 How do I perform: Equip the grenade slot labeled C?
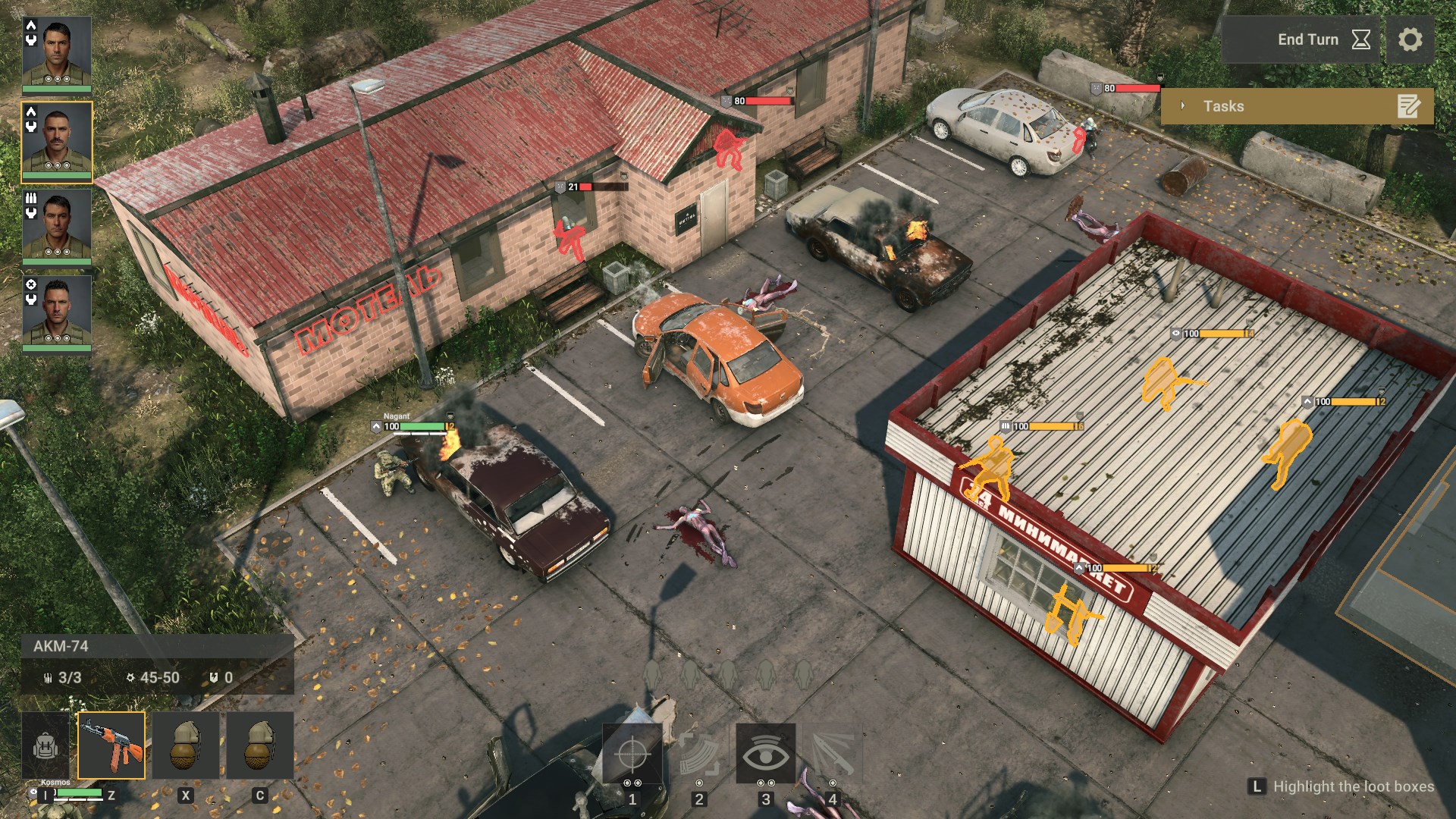pos(259,745)
